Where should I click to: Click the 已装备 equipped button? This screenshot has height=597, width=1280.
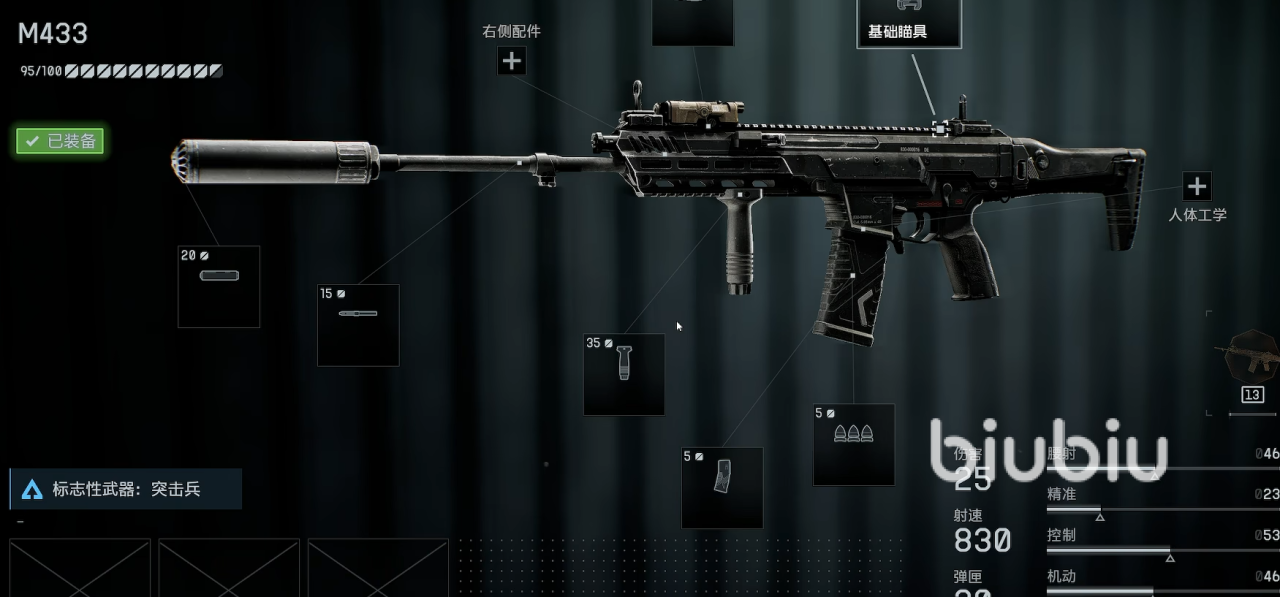pyautogui.click(x=60, y=141)
